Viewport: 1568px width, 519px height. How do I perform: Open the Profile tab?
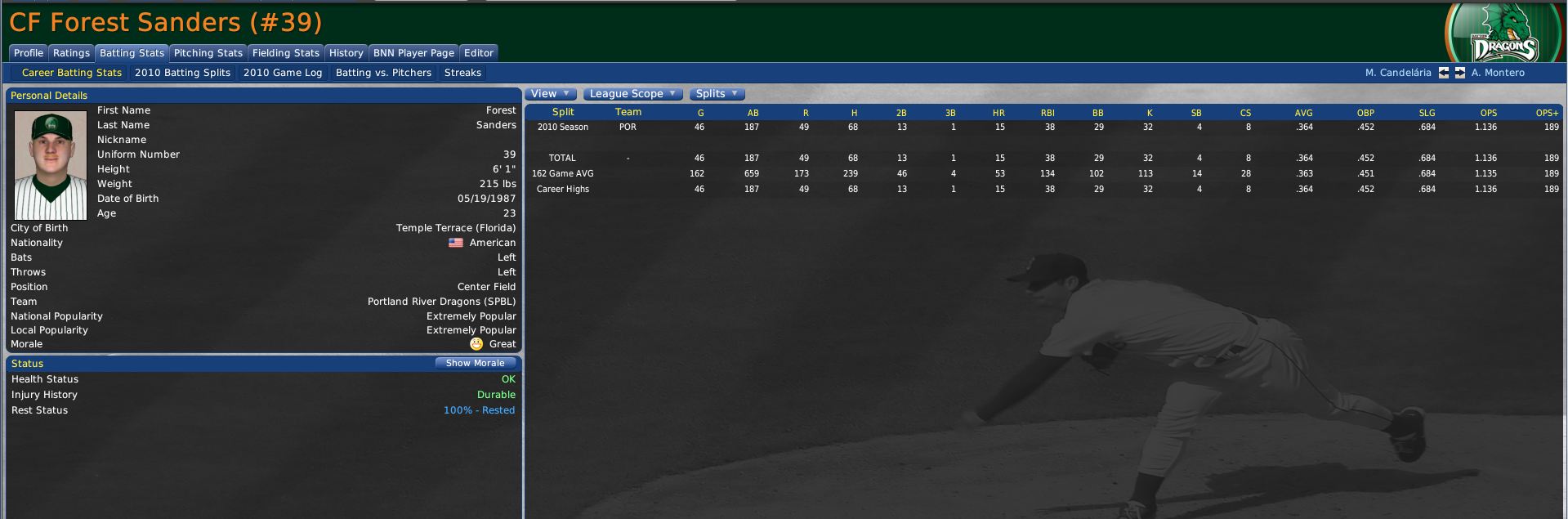click(29, 53)
